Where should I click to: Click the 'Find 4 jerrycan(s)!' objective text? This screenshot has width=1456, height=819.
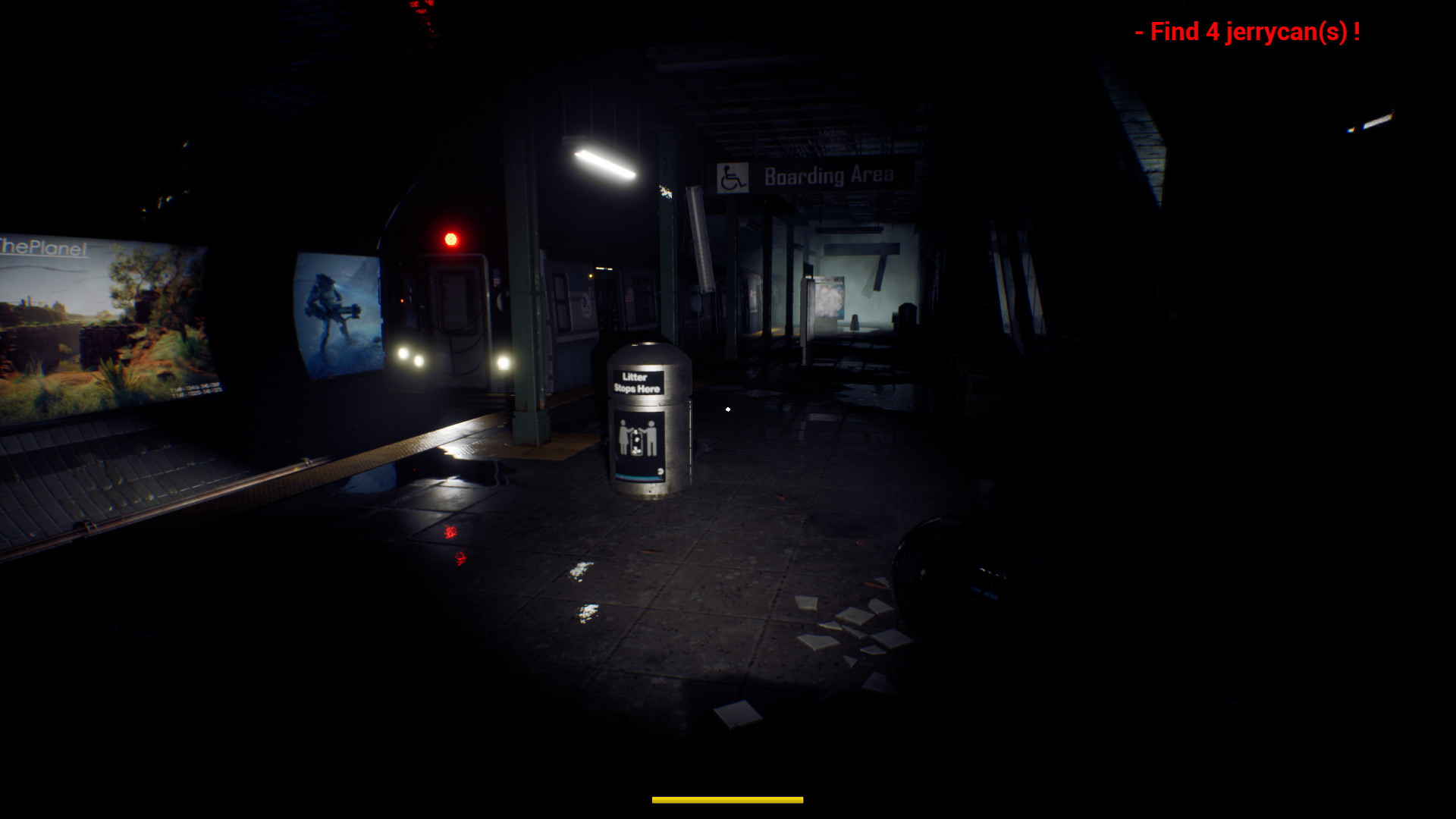pyautogui.click(x=1248, y=32)
